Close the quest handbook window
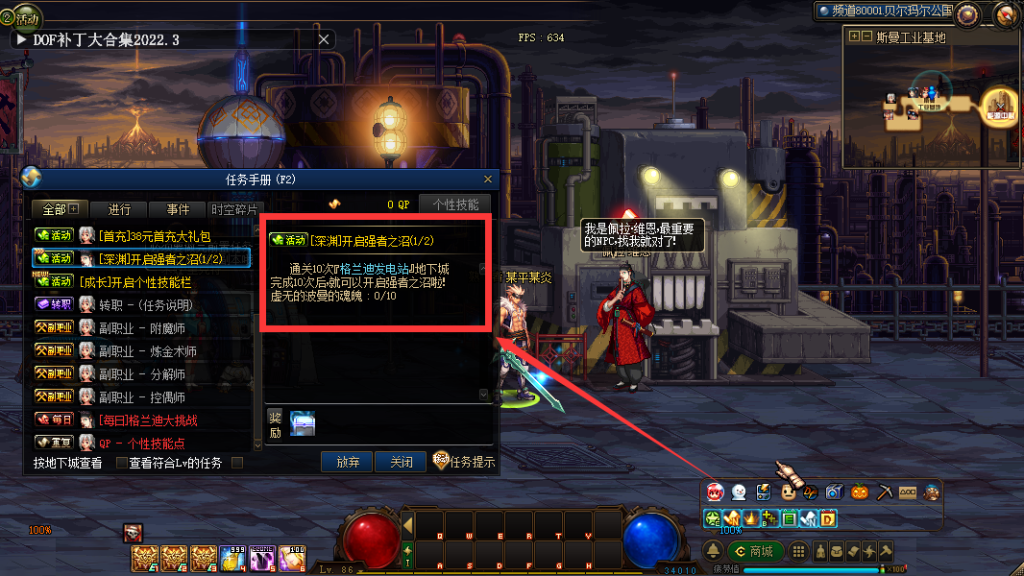The image size is (1024, 576). [488, 179]
